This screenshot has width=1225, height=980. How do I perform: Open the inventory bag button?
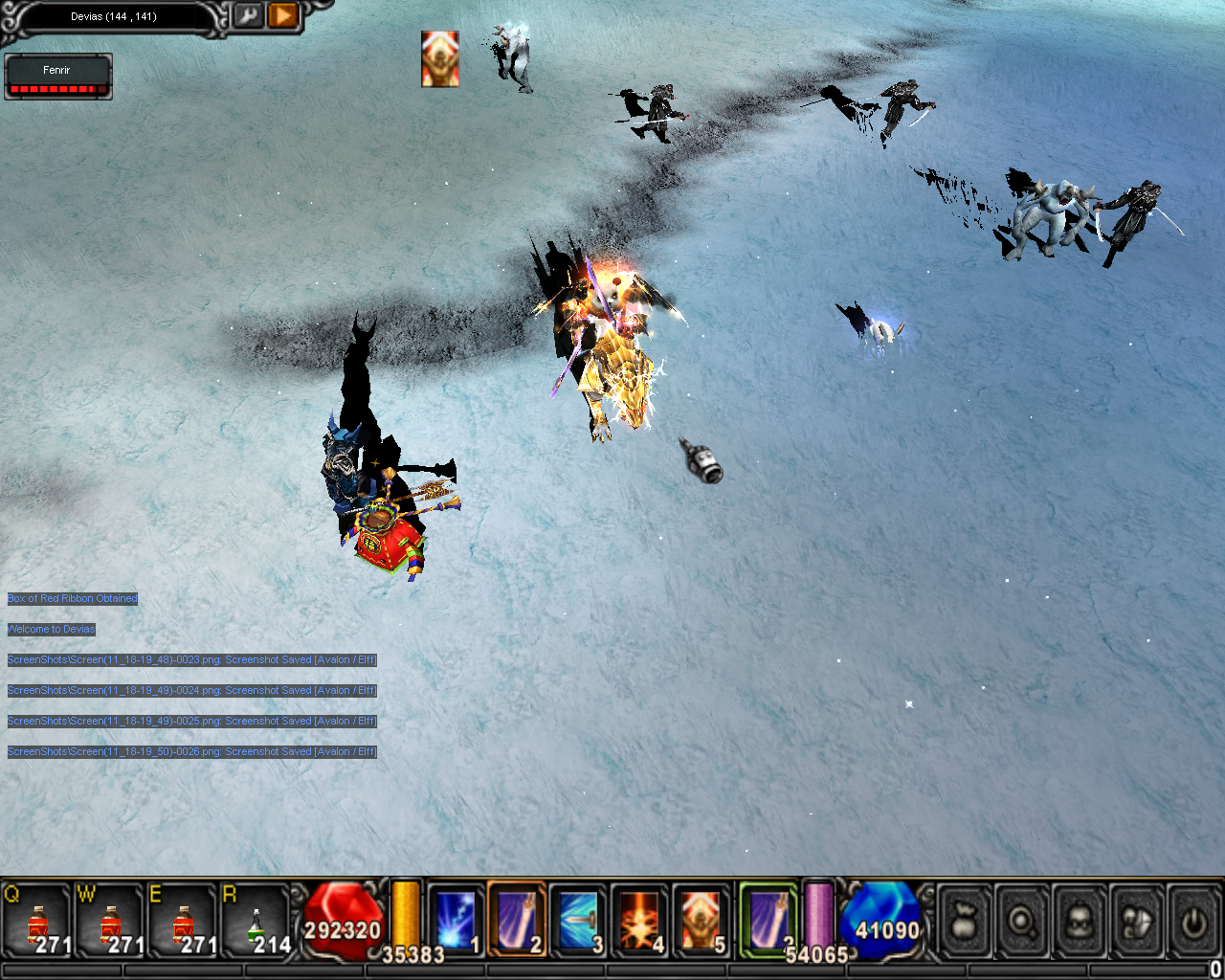point(965,922)
